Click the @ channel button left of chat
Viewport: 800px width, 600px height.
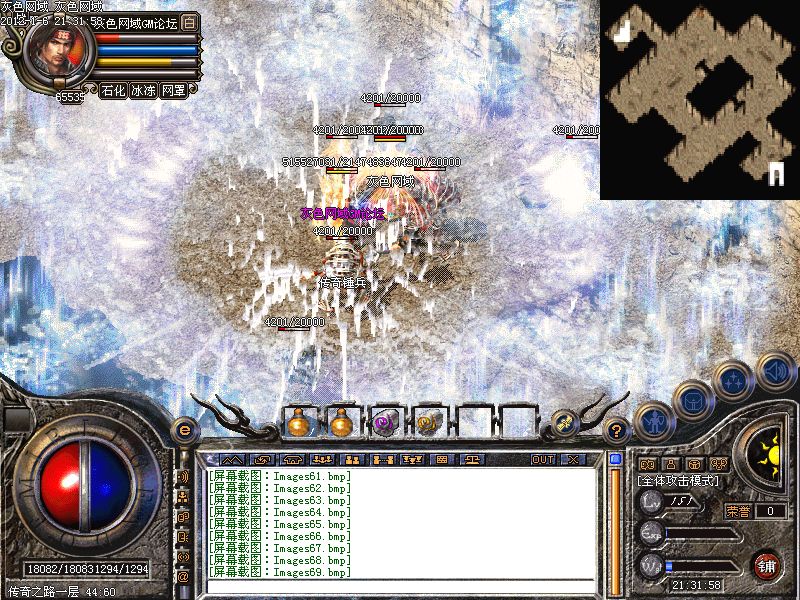point(183,577)
